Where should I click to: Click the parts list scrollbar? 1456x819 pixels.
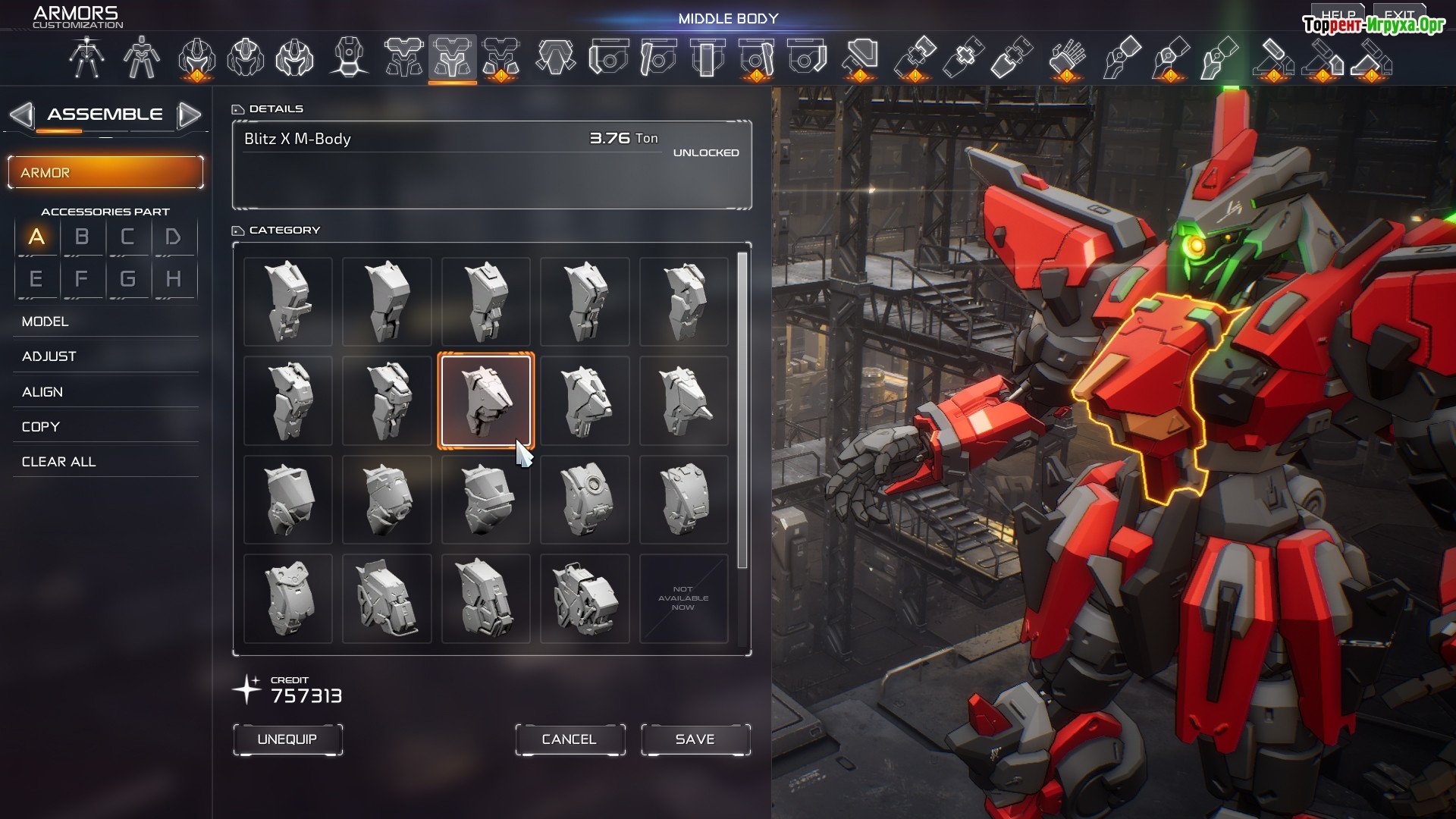pos(742,409)
